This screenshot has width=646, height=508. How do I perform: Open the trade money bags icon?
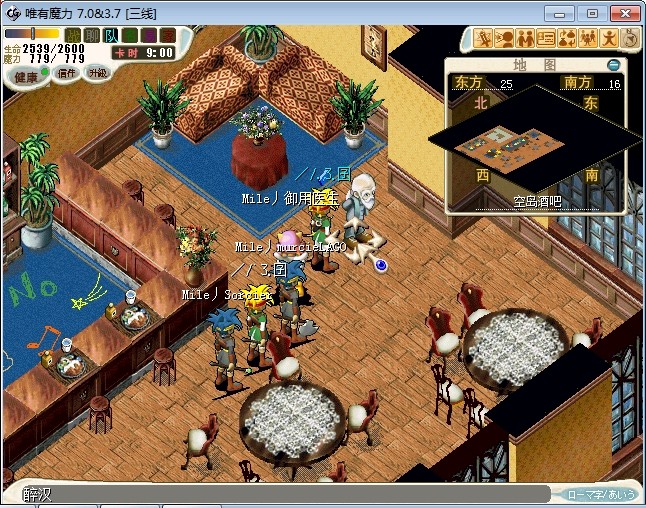pyautogui.click(x=566, y=39)
